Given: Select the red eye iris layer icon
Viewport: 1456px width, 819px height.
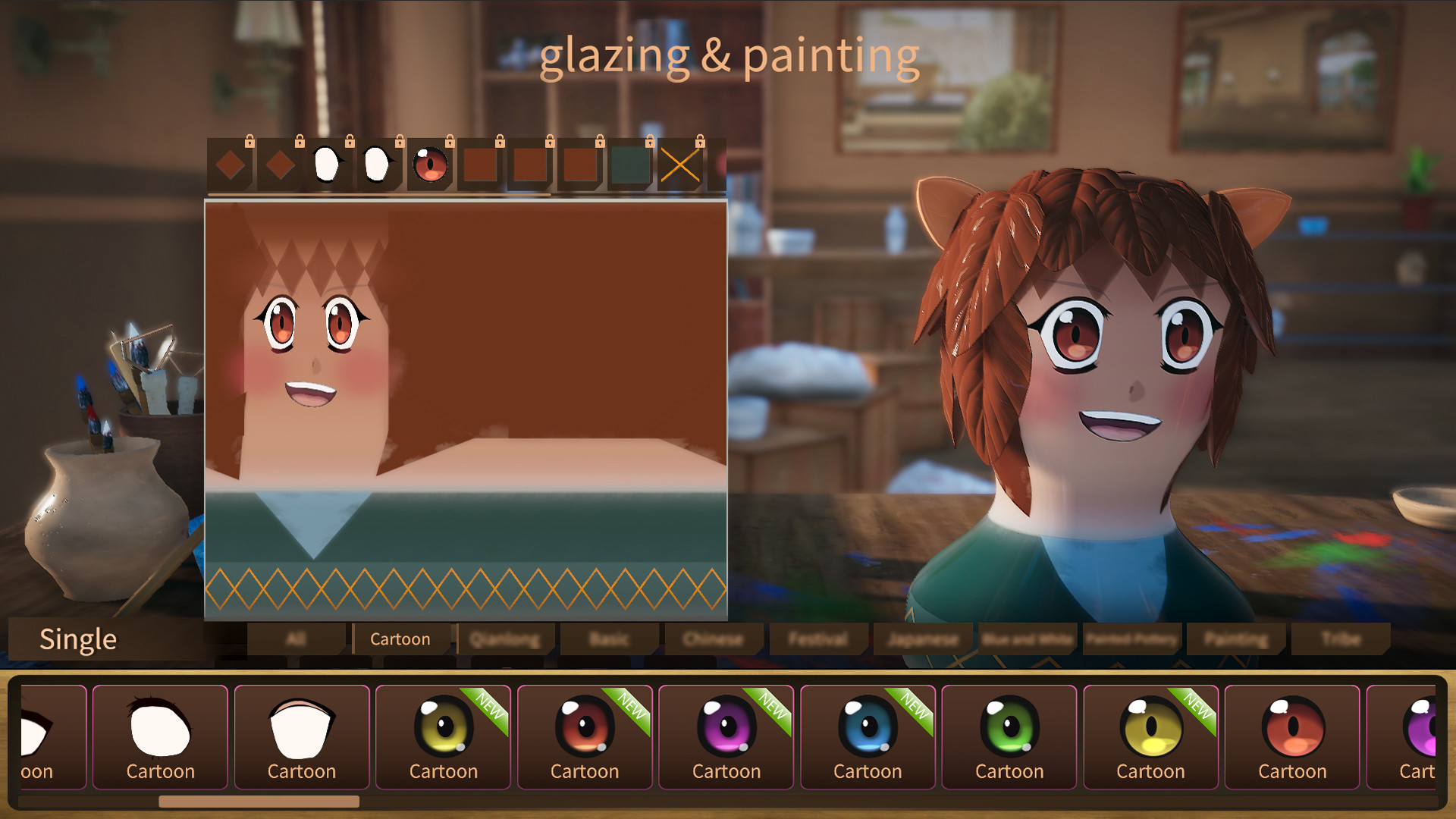Looking at the screenshot, I should 431,163.
